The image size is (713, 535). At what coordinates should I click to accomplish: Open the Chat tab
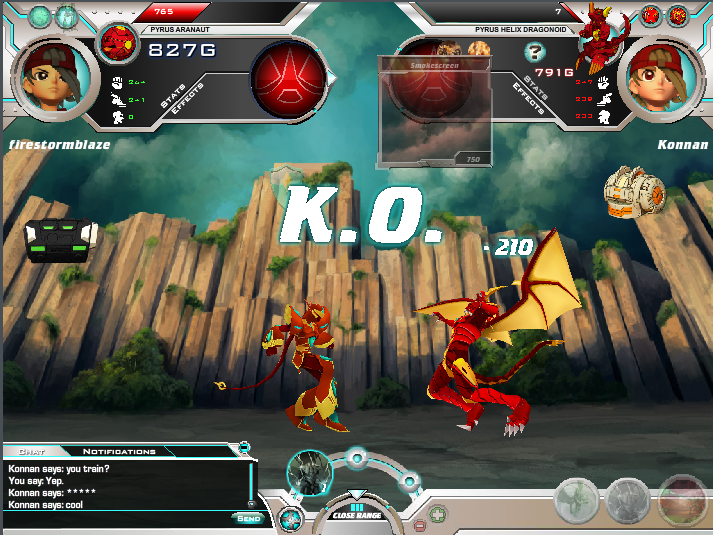click(32, 452)
